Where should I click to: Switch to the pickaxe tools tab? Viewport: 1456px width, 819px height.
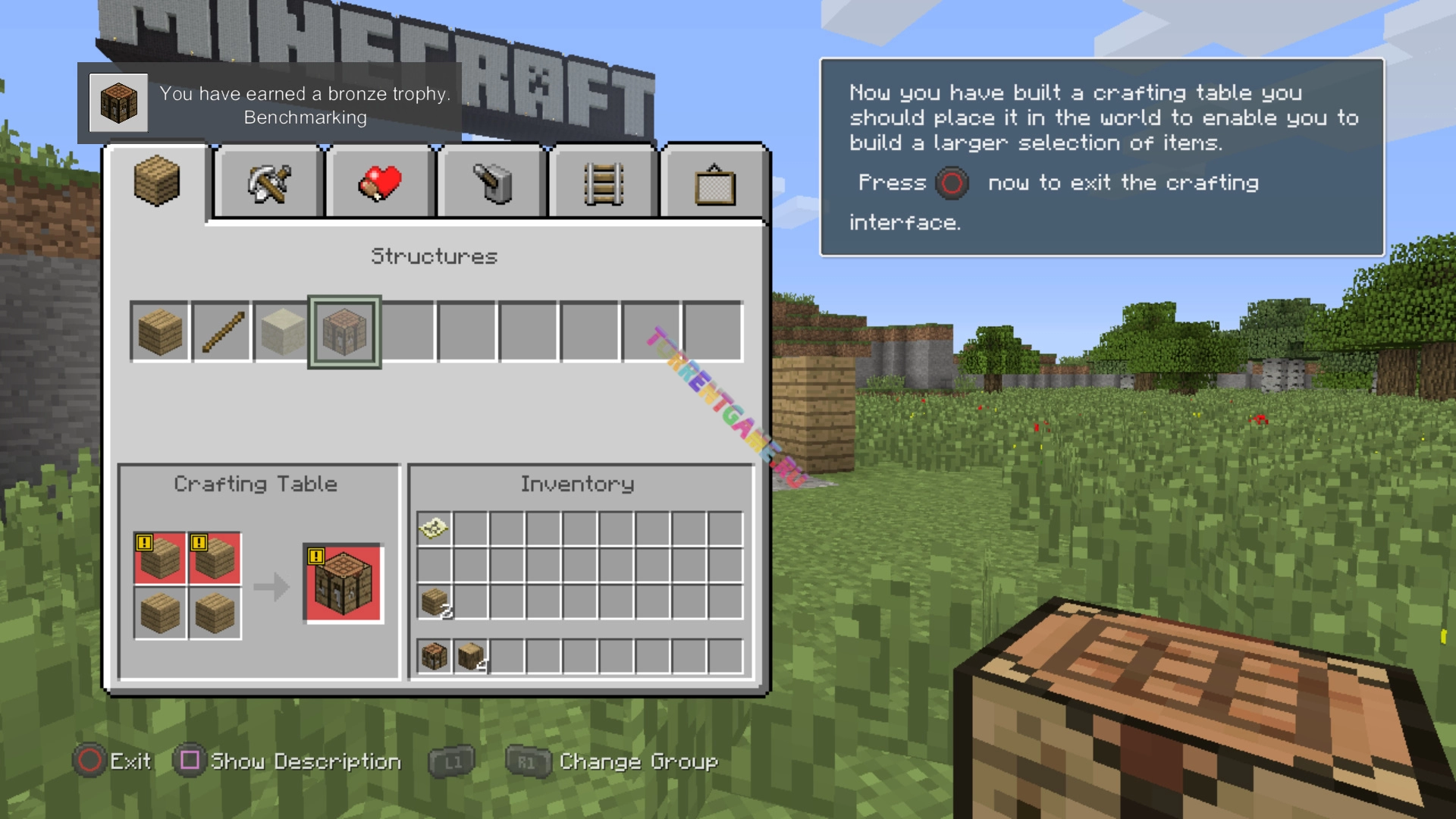coord(269,184)
